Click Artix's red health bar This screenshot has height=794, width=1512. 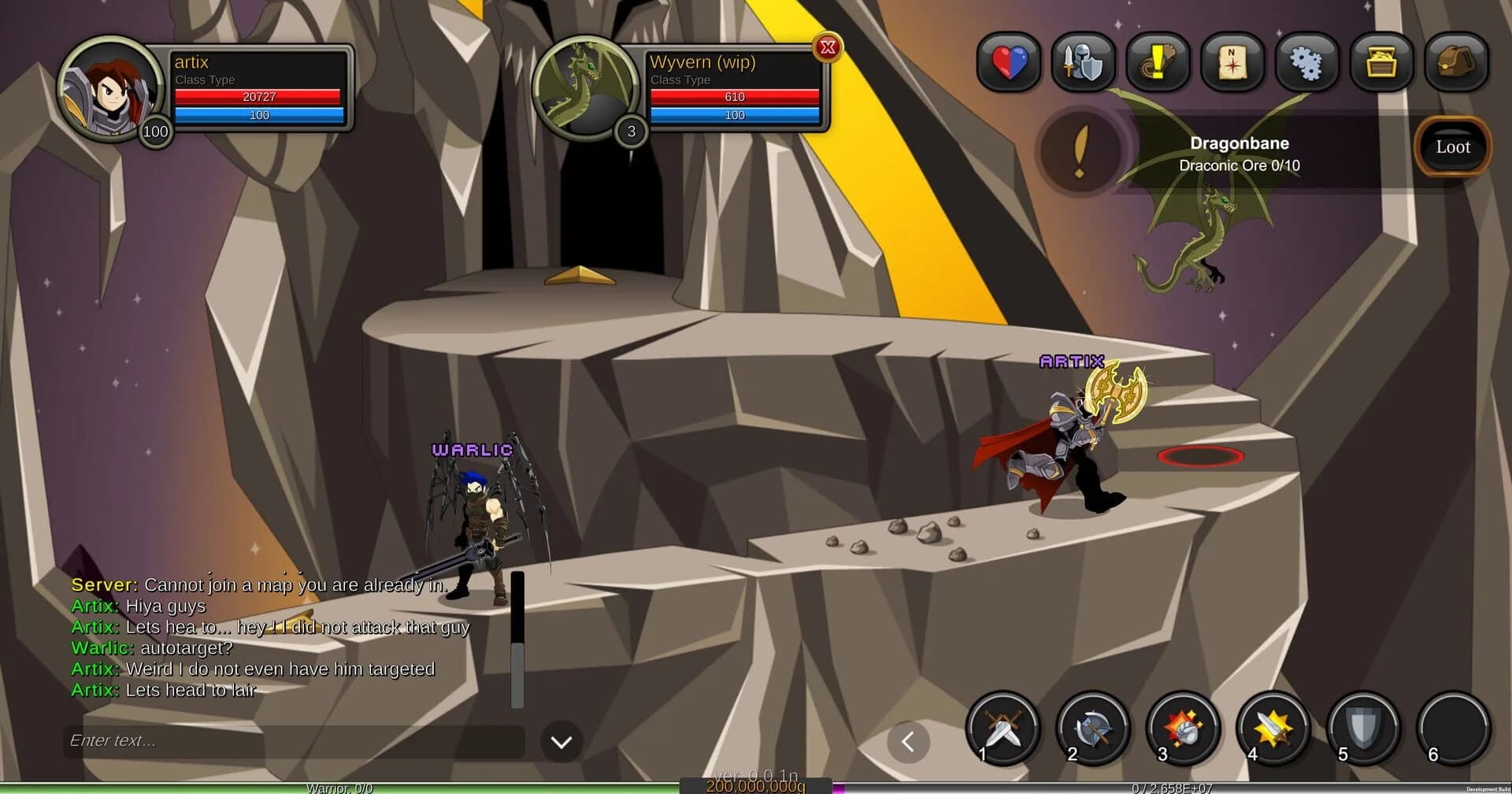258,96
